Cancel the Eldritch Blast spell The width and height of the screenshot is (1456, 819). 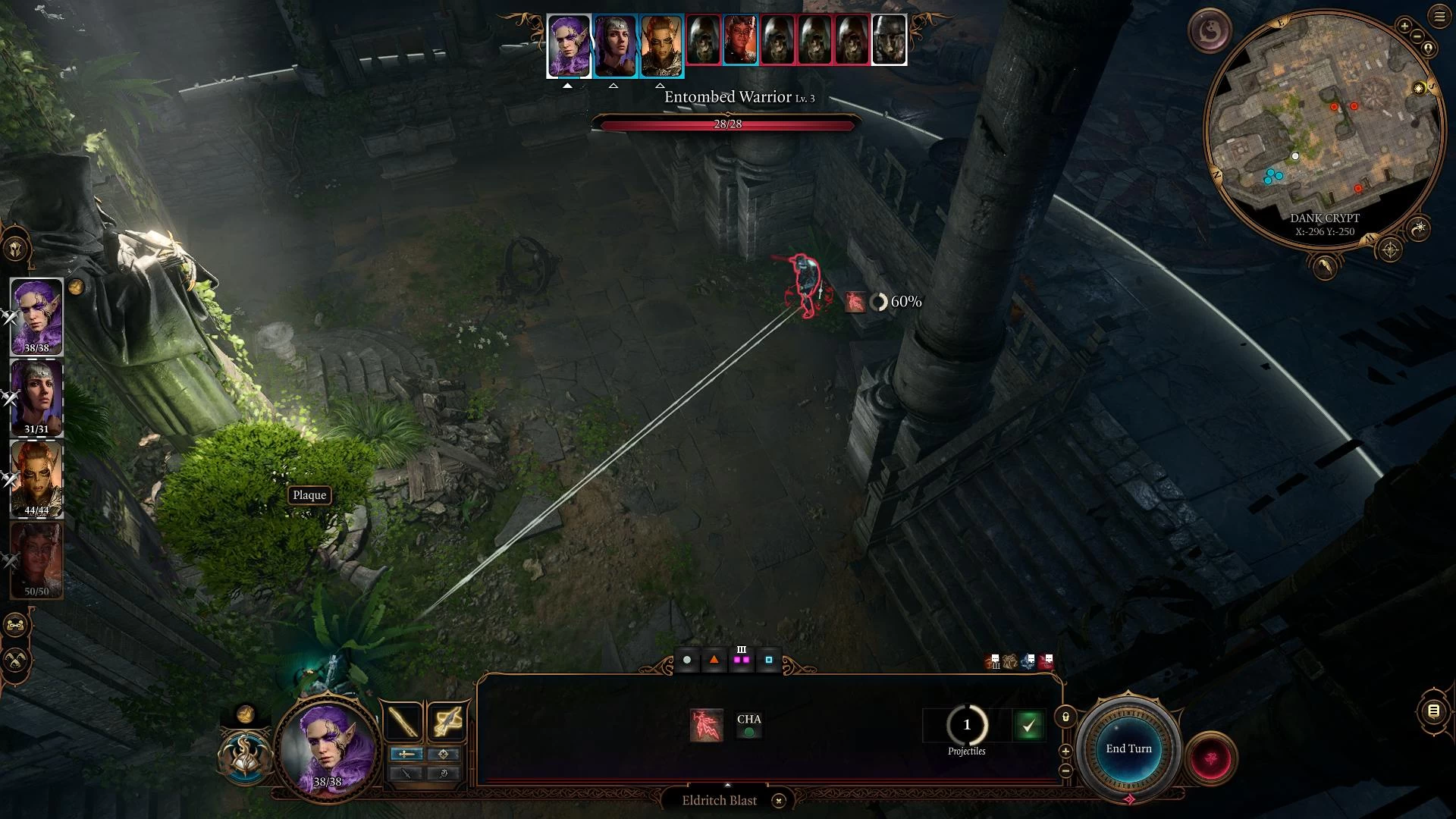coord(778,801)
